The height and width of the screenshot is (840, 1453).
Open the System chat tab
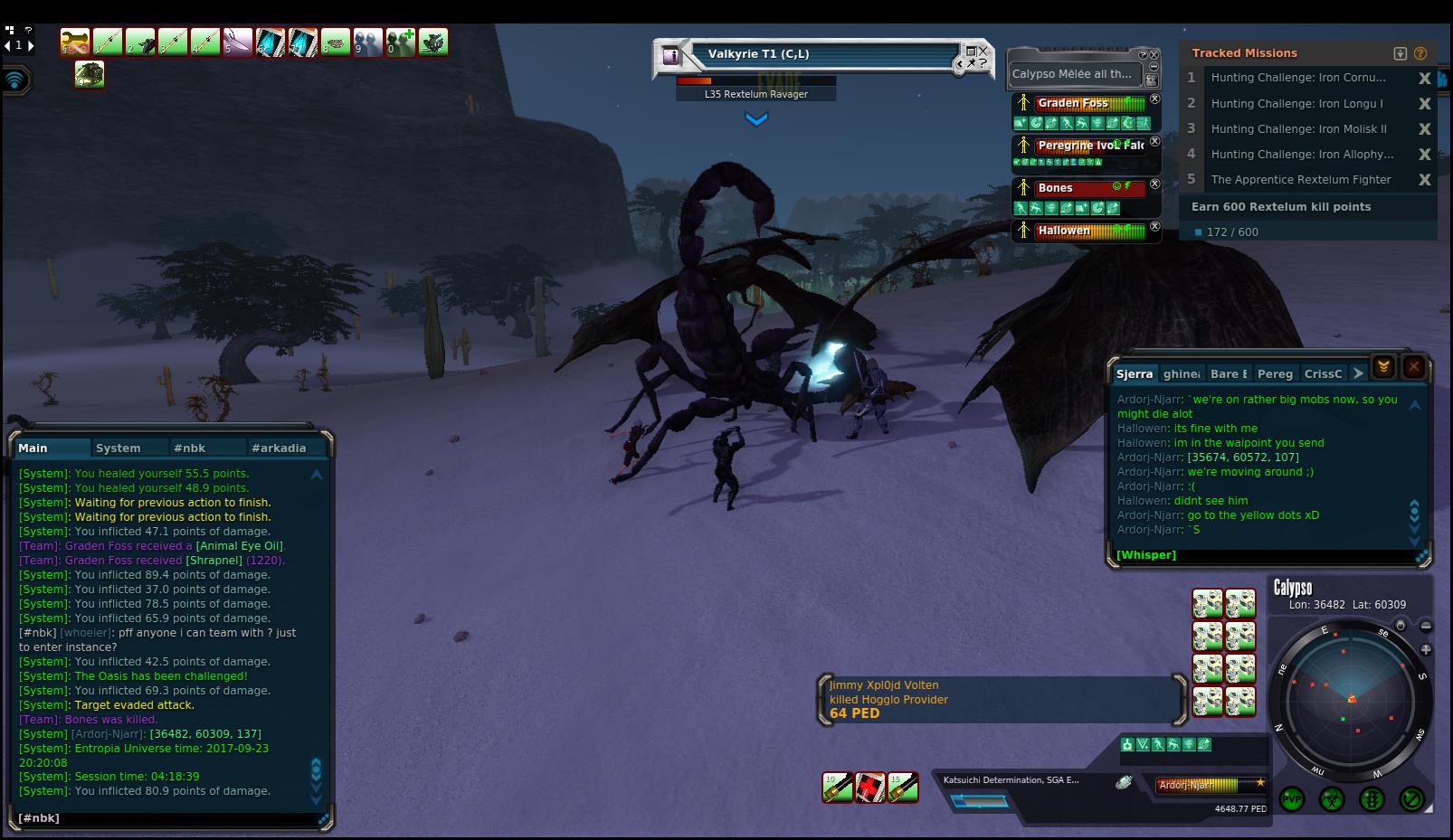(x=119, y=448)
